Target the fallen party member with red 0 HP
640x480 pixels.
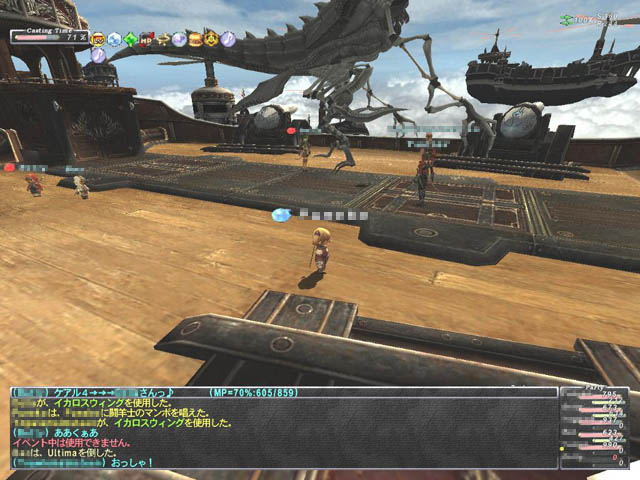click(x=598, y=458)
